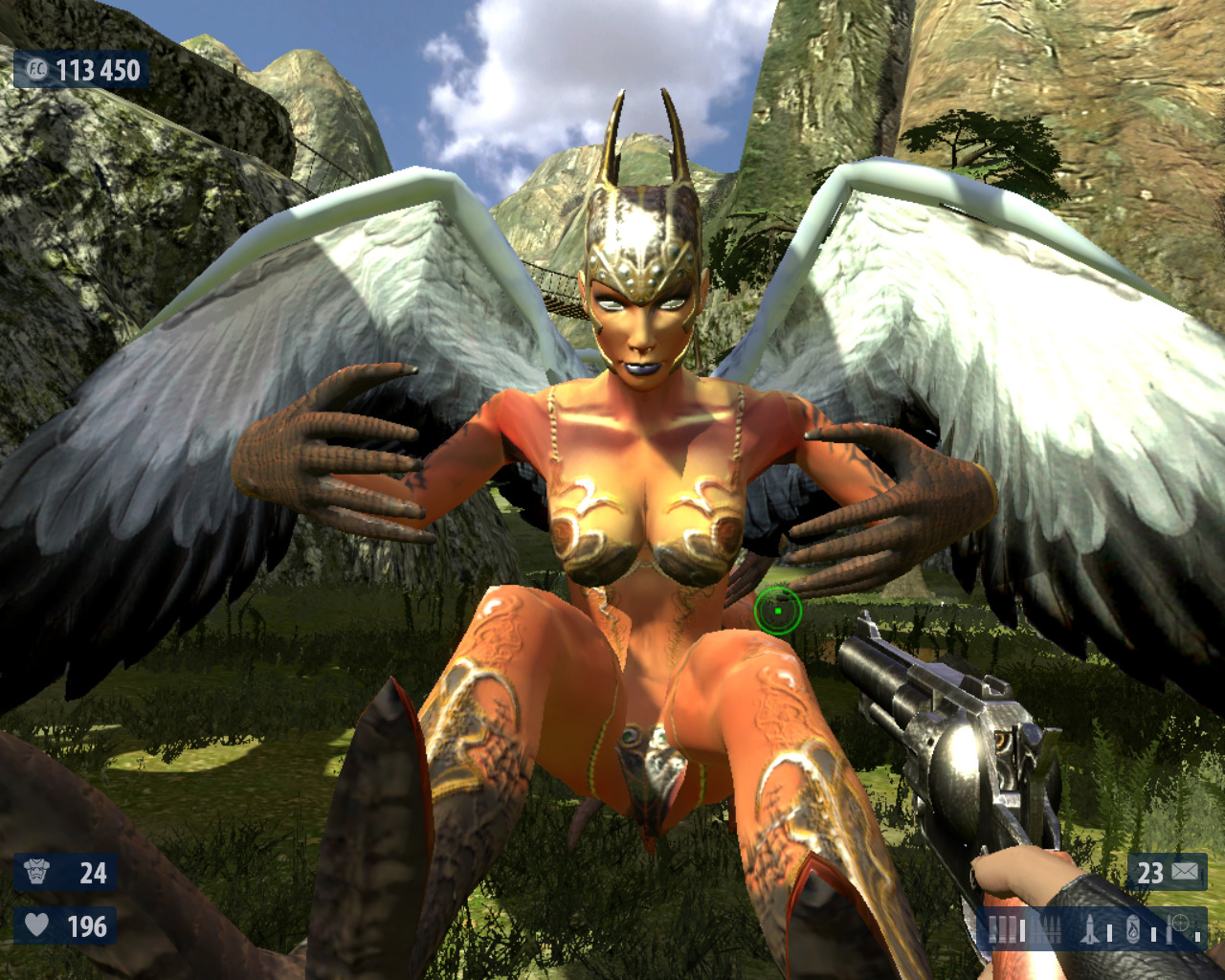Select the sniper round crosshair icon
1225x980 pixels.
pos(1180,925)
